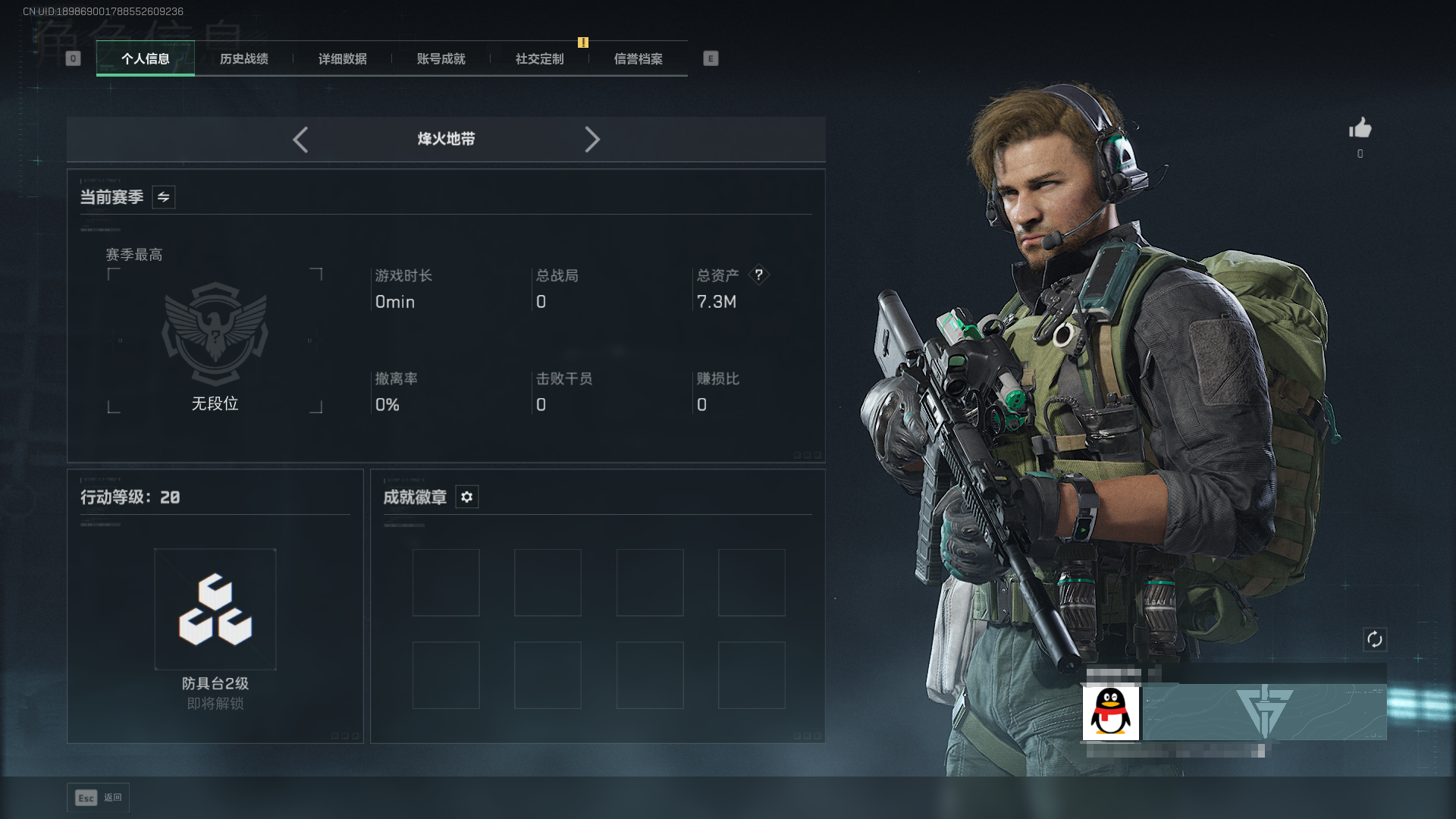The image size is (1456, 819).
Task: Click the 返回 back button
Action: (x=99, y=798)
